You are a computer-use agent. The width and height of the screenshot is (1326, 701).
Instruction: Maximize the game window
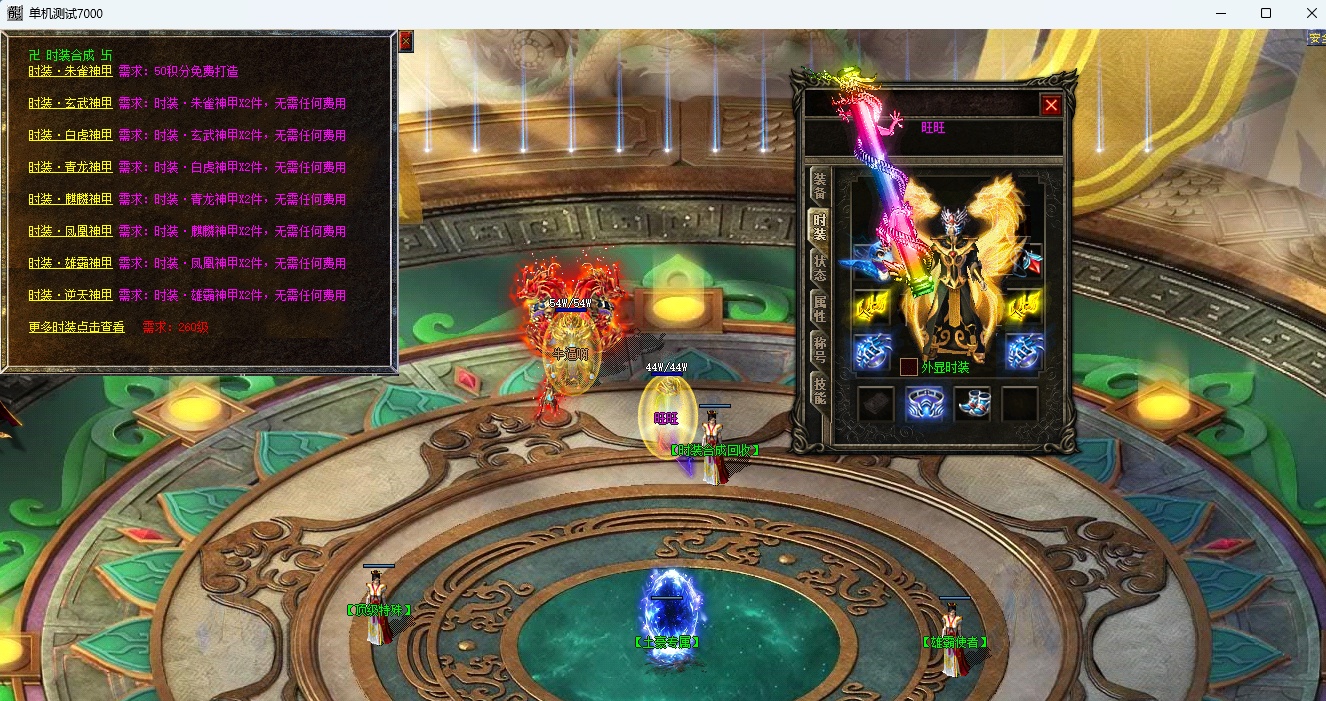[x=1266, y=13]
